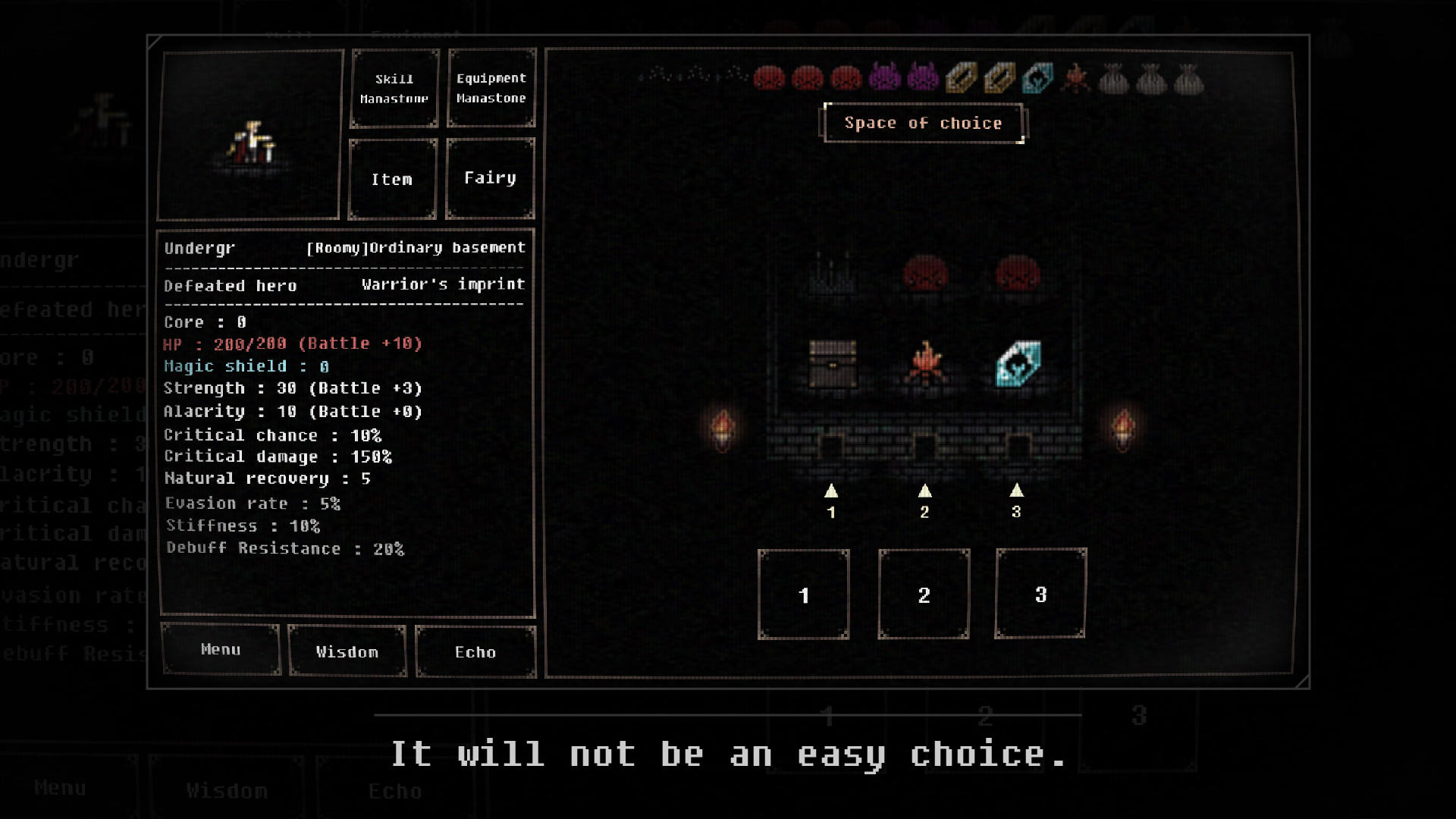Click the Echo option
The width and height of the screenshot is (1456, 819).
click(475, 652)
